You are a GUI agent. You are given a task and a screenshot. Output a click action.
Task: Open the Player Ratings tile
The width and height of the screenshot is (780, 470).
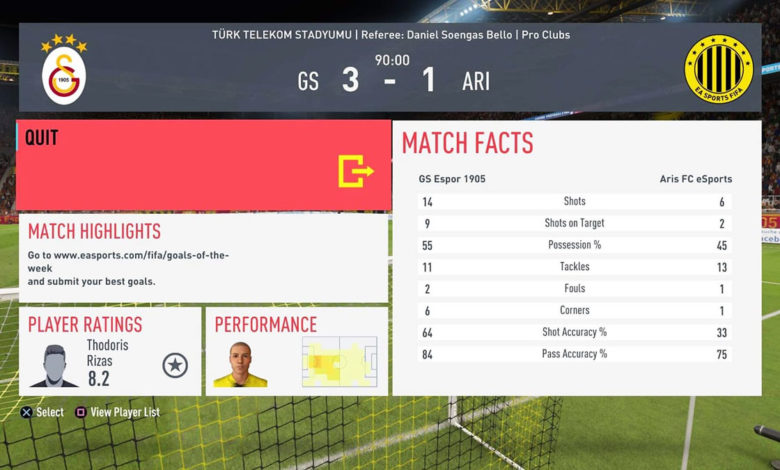click(110, 351)
